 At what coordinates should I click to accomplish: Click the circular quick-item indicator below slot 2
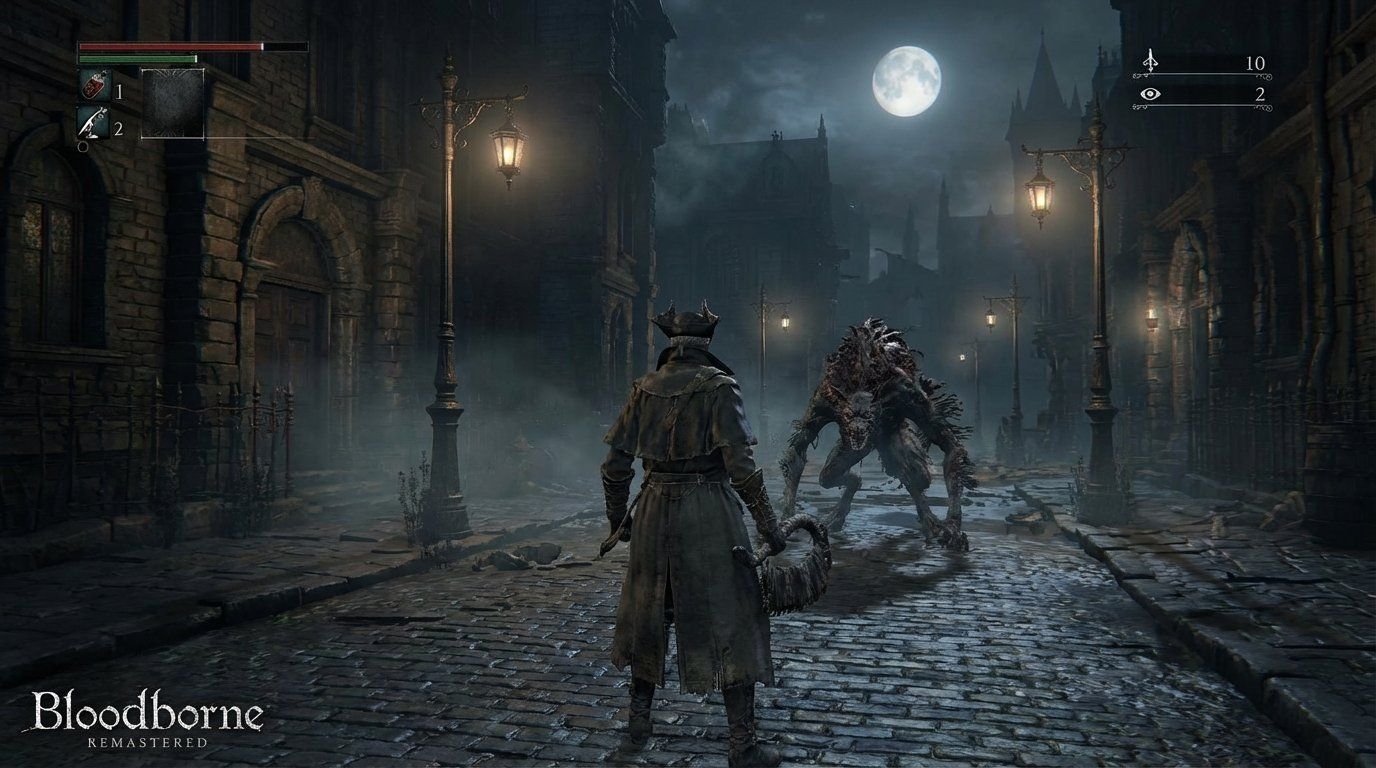tap(82, 146)
